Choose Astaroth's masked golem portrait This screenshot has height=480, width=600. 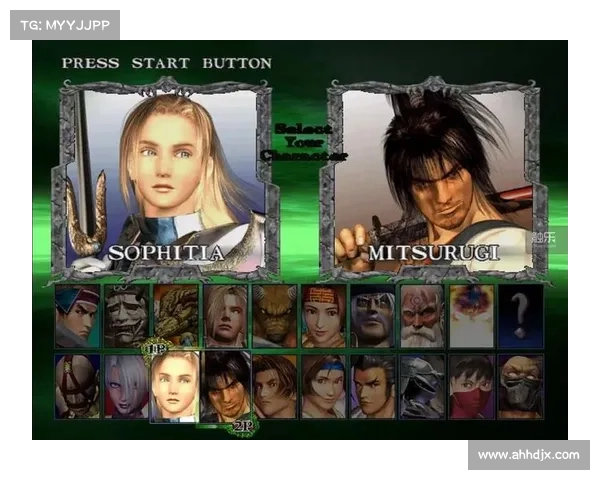520,386
